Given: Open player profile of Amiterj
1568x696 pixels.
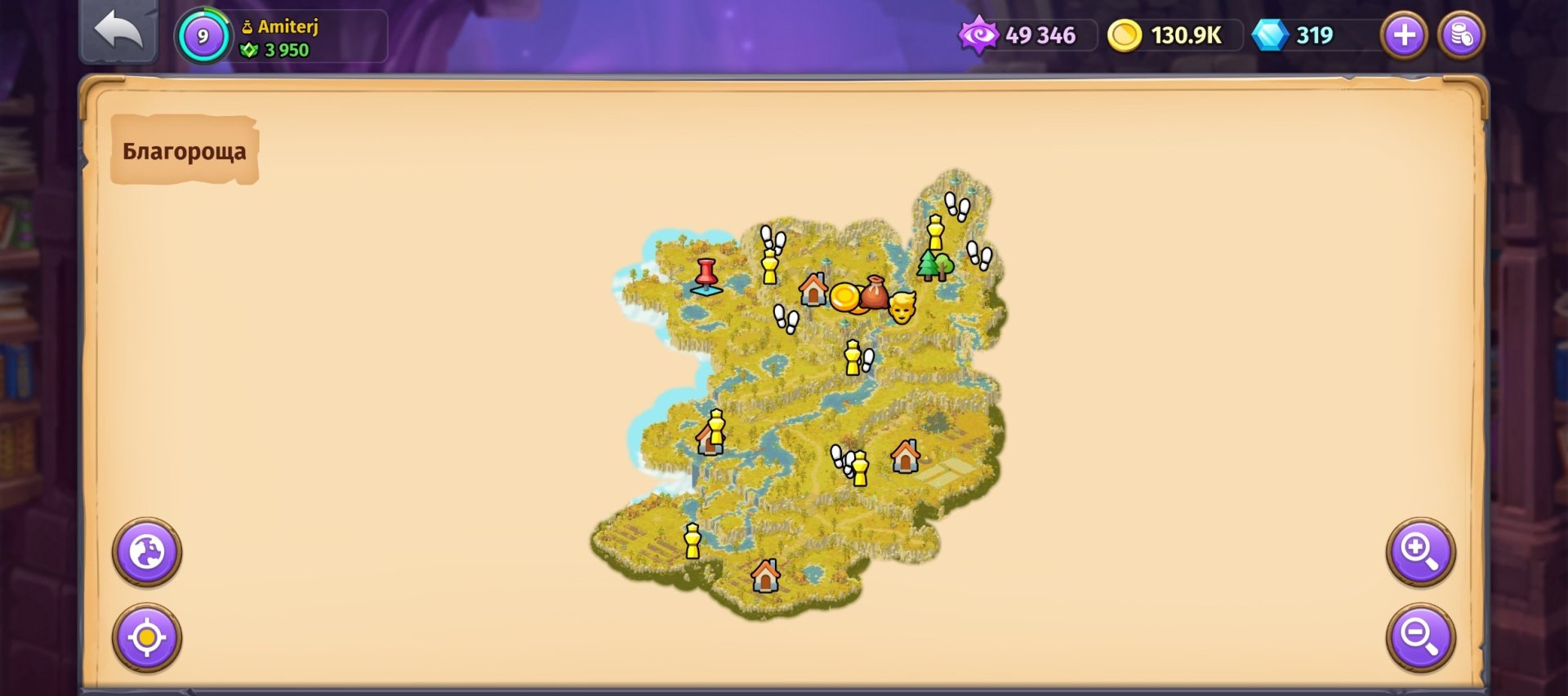Looking at the screenshot, I should pyautogui.click(x=287, y=28).
